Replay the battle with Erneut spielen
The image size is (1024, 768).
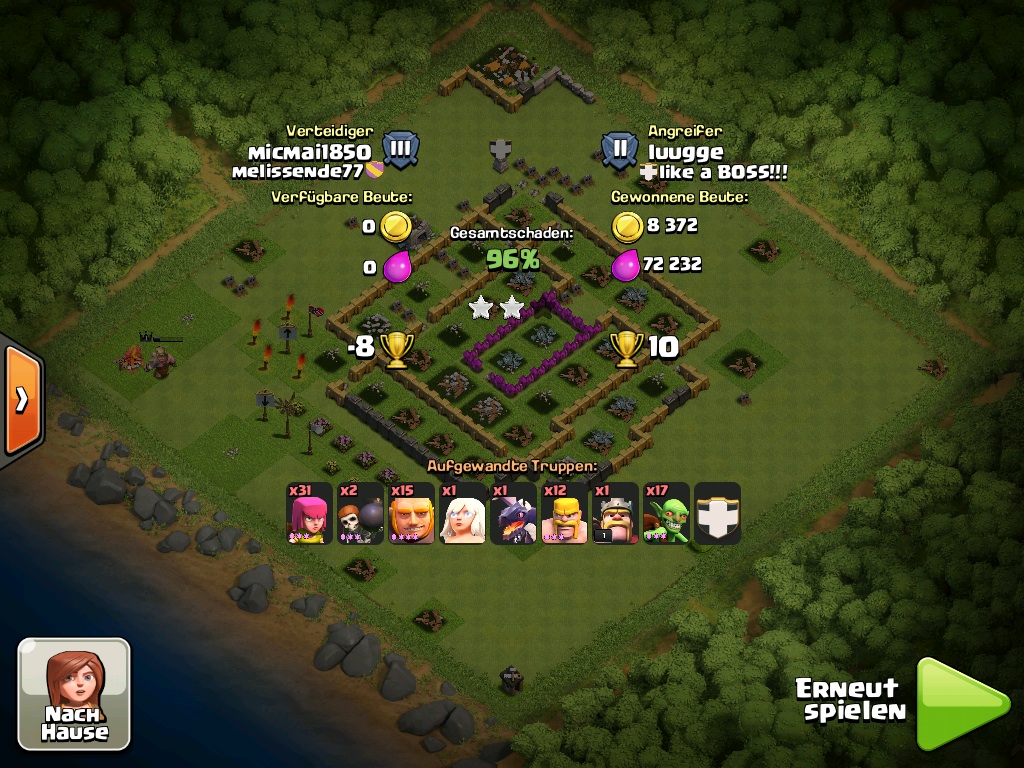click(x=960, y=703)
